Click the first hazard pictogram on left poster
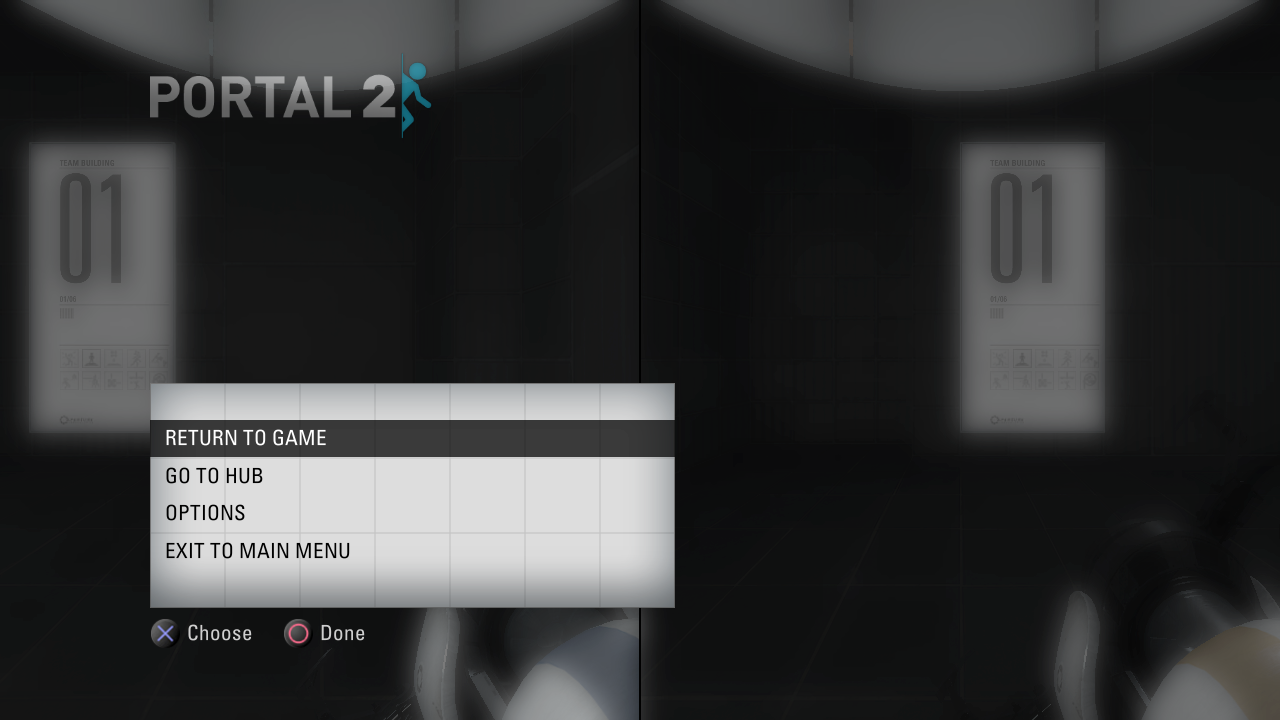 coord(68,358)
